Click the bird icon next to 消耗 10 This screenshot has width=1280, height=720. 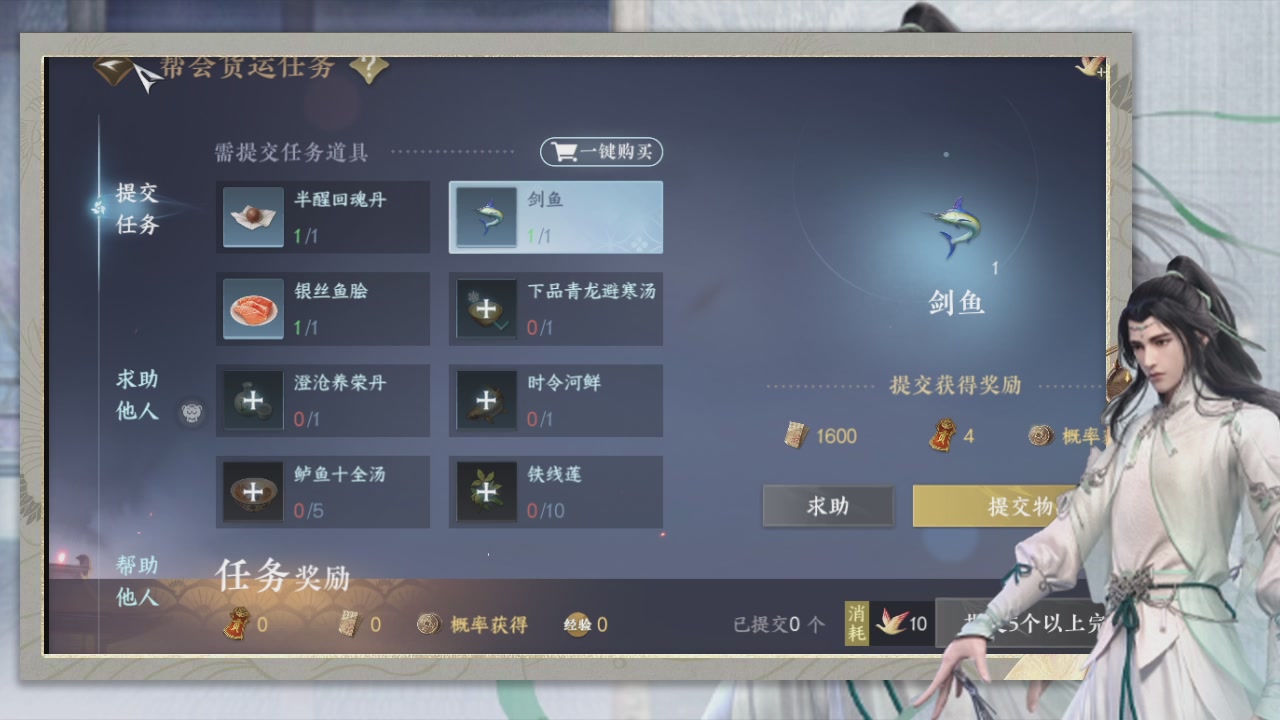(888, 623)
